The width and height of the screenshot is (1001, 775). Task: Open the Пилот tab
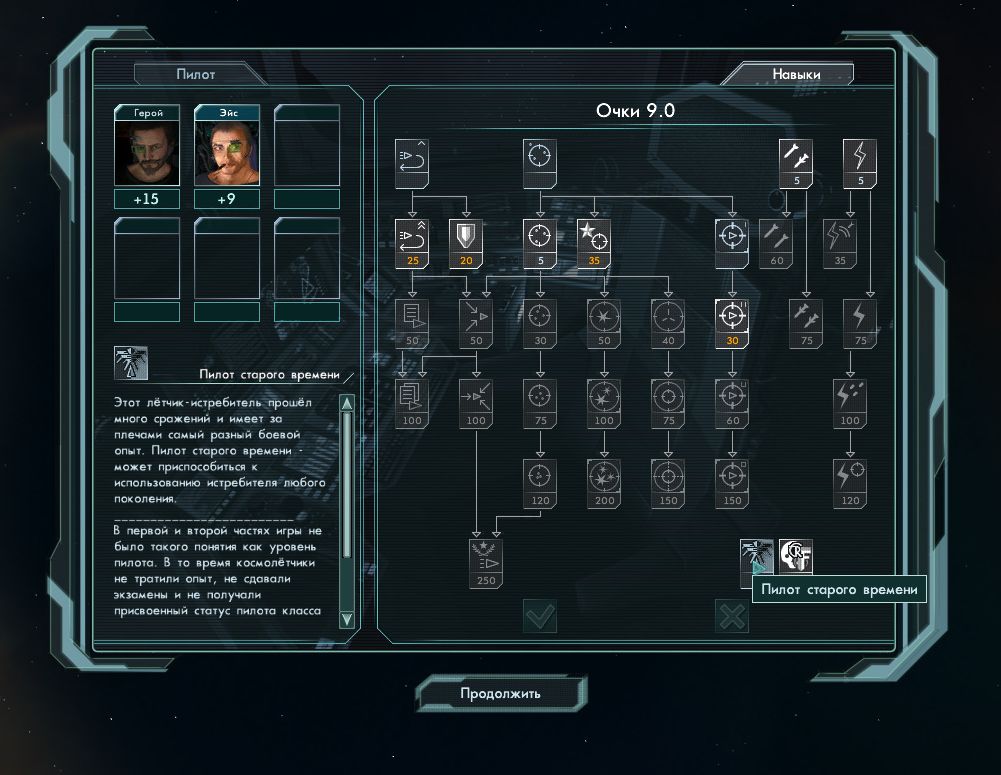(196, 74)
